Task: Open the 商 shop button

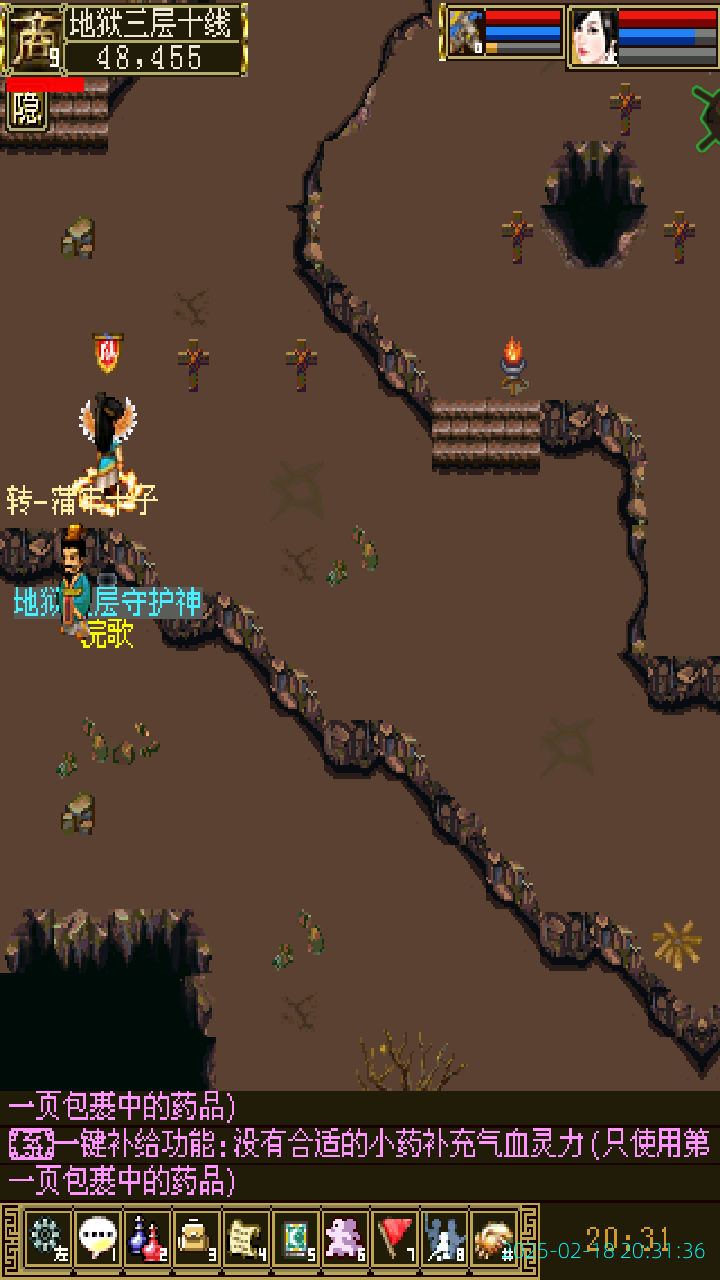Action: tap(31, 40)
